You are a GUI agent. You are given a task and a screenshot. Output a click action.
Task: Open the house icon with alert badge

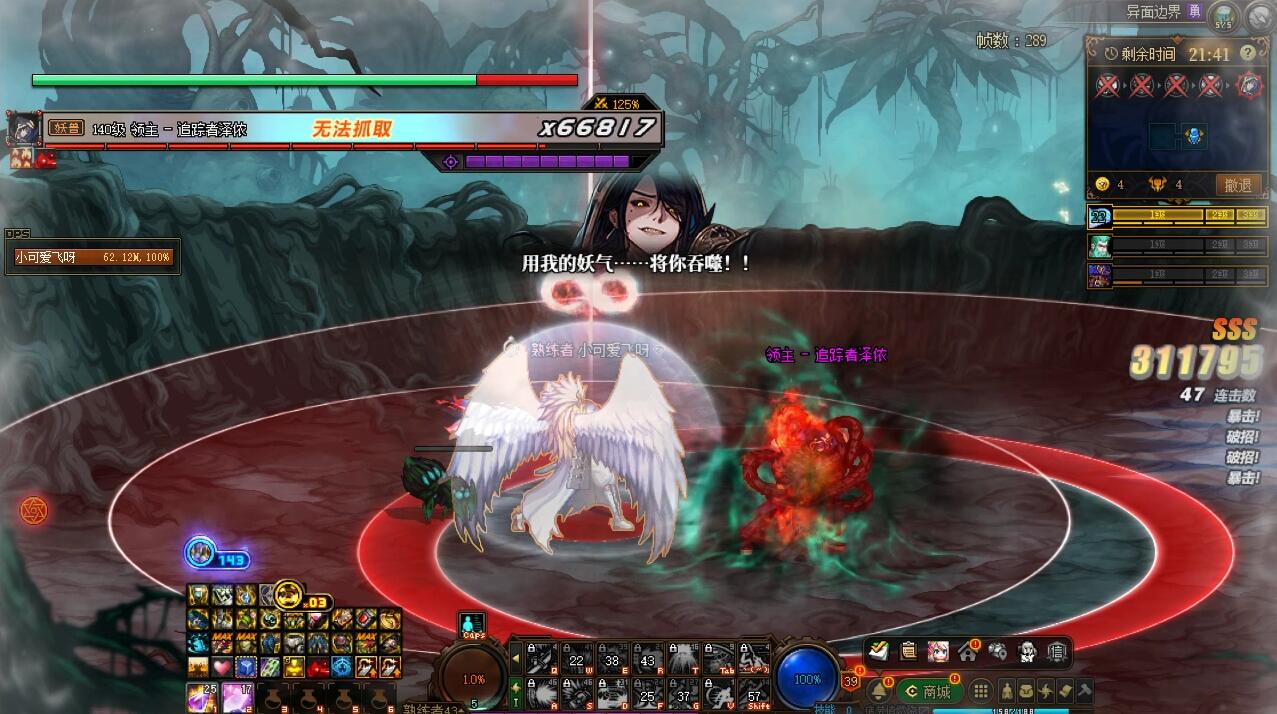[967, 652]
